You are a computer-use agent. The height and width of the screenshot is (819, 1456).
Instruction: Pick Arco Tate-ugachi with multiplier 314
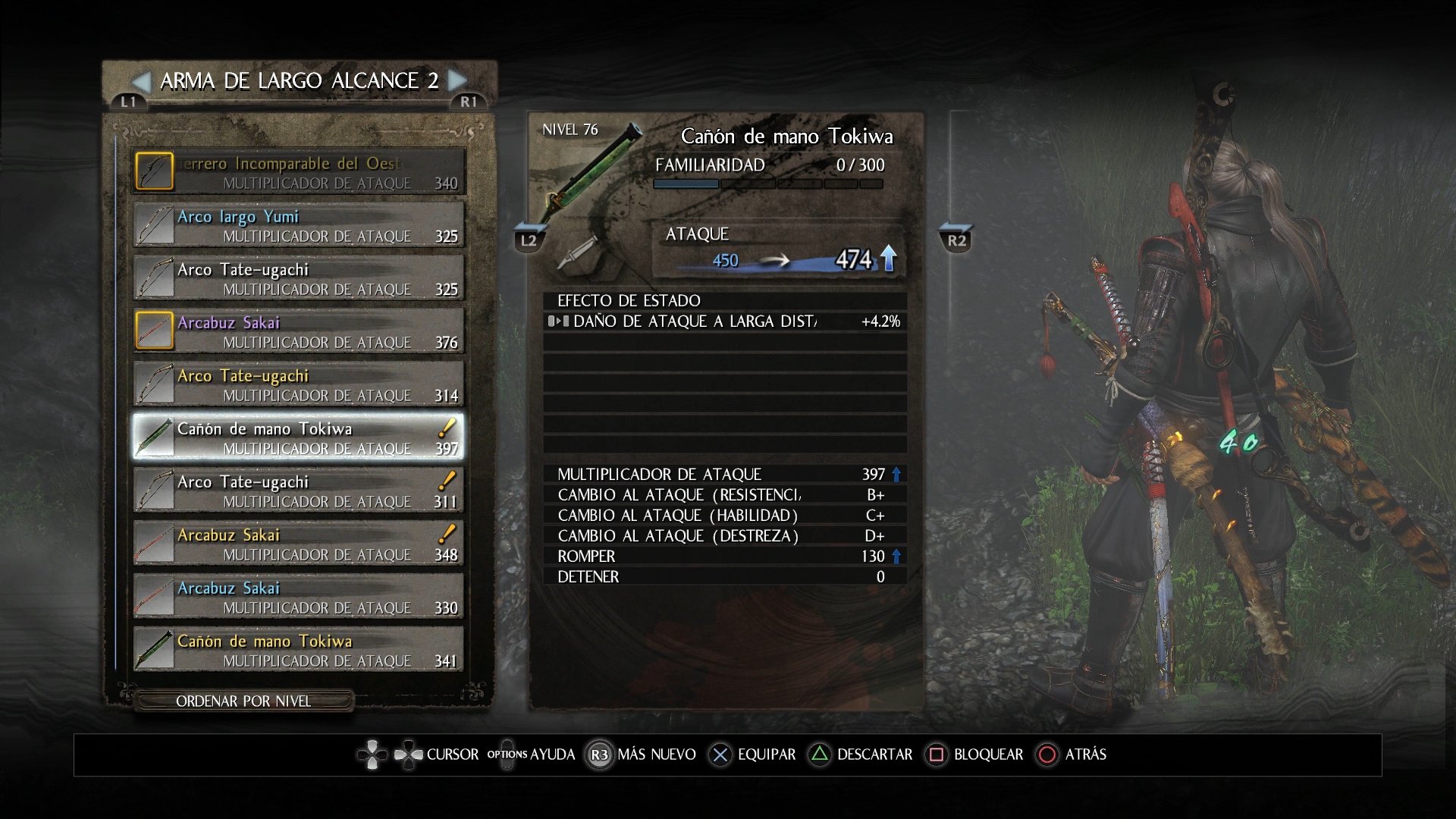pos(299,384)
